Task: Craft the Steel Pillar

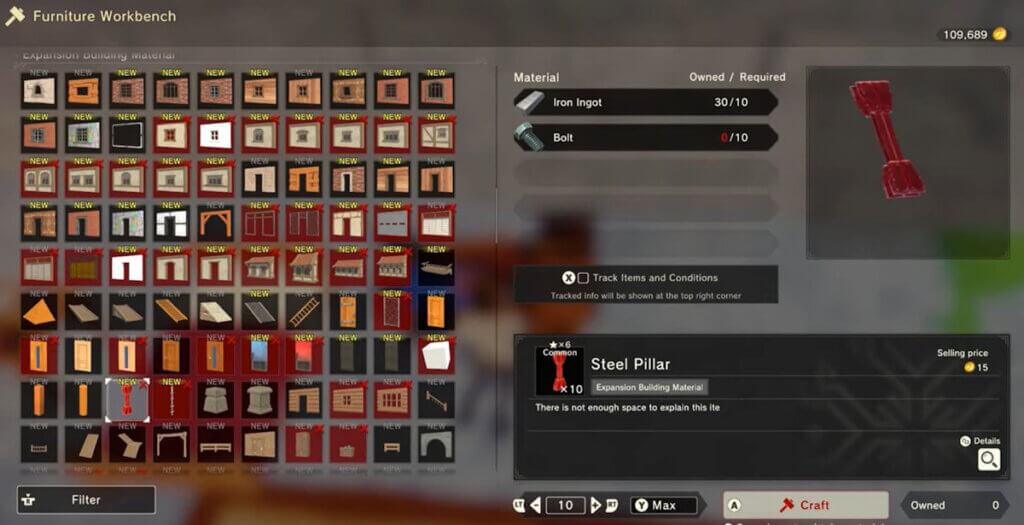Action: click(805, 505)
